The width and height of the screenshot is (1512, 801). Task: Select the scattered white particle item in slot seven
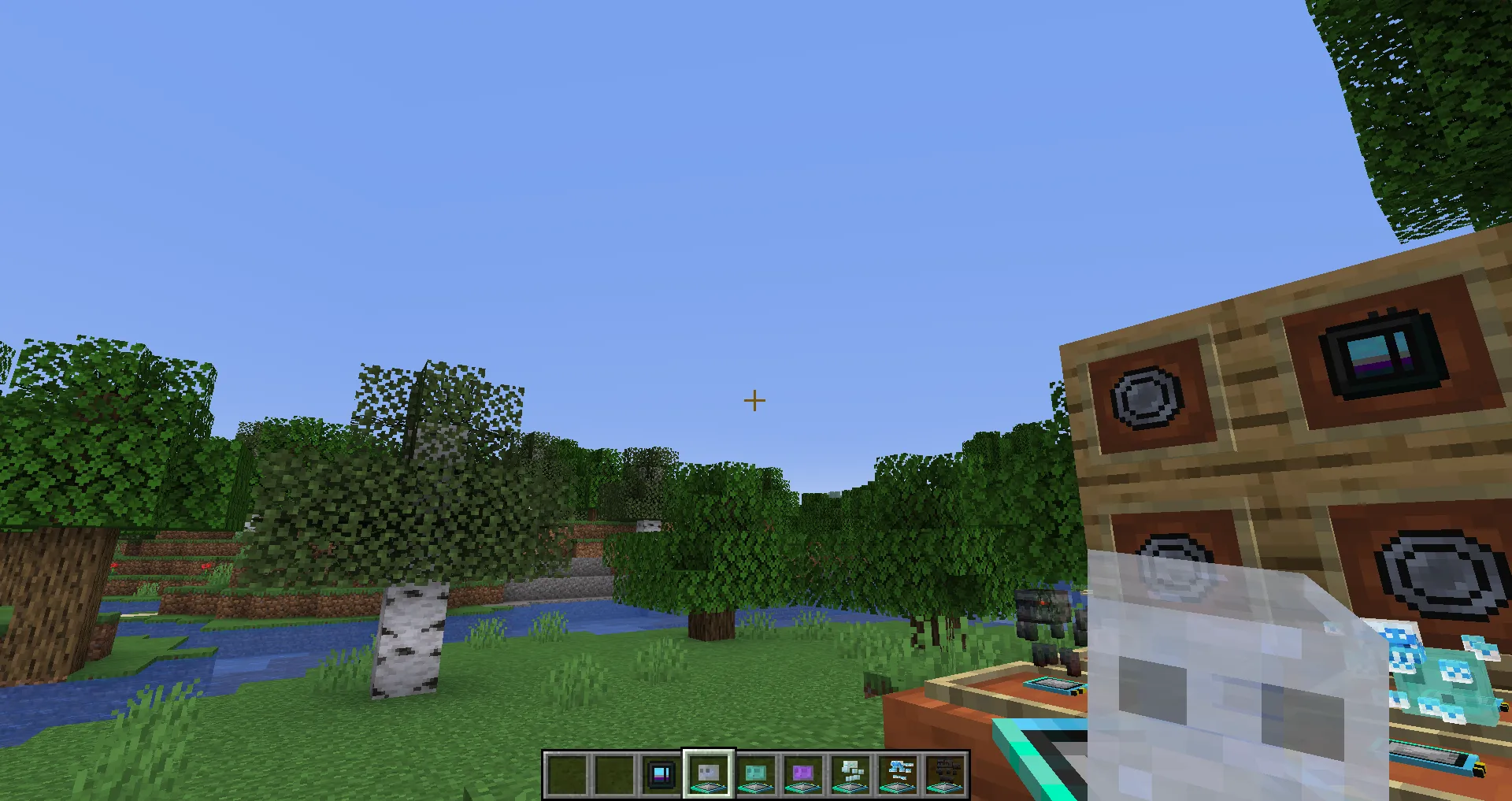850,776
